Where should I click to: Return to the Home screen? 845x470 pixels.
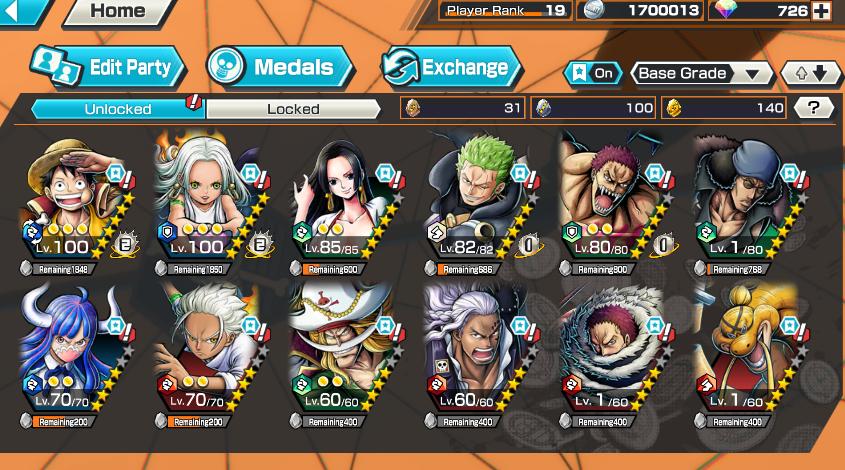pos(117,12)
